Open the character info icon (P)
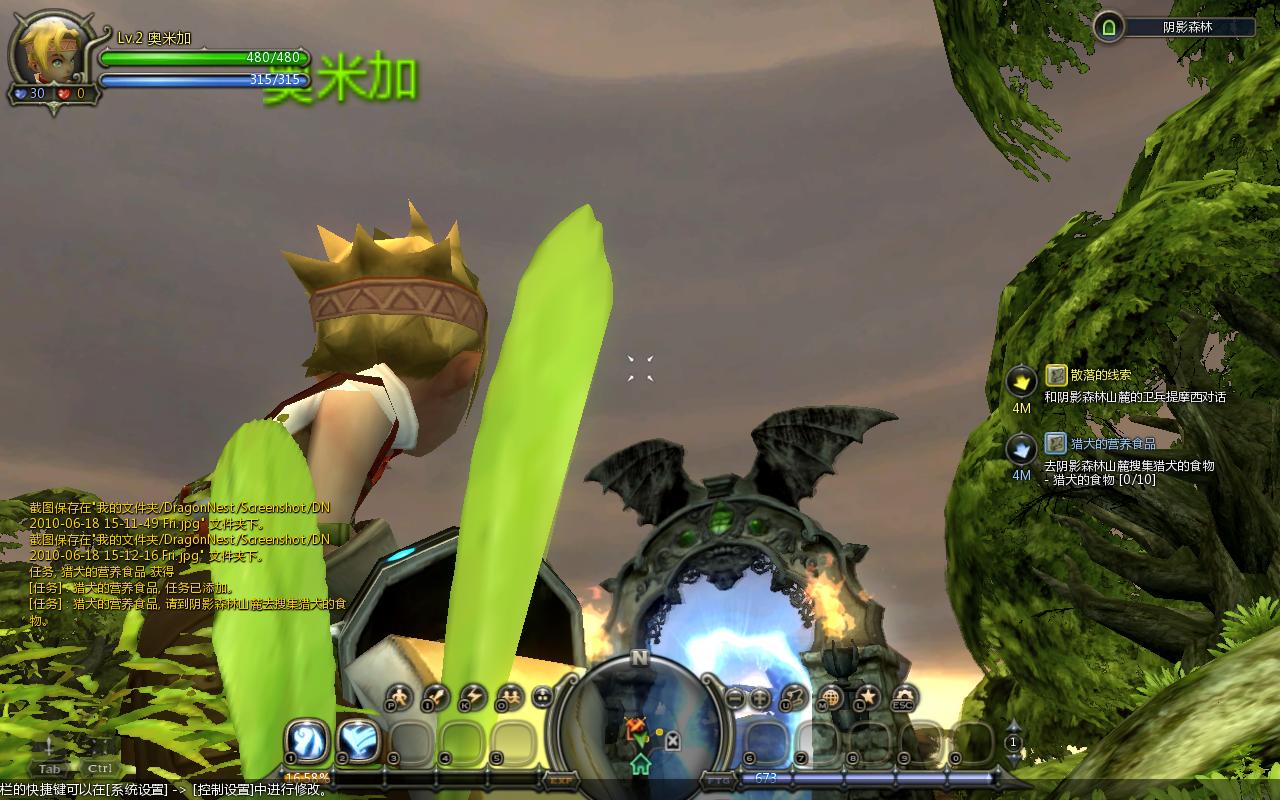The height and width of the screenshot is (800, 1280). tap(399, 697)
